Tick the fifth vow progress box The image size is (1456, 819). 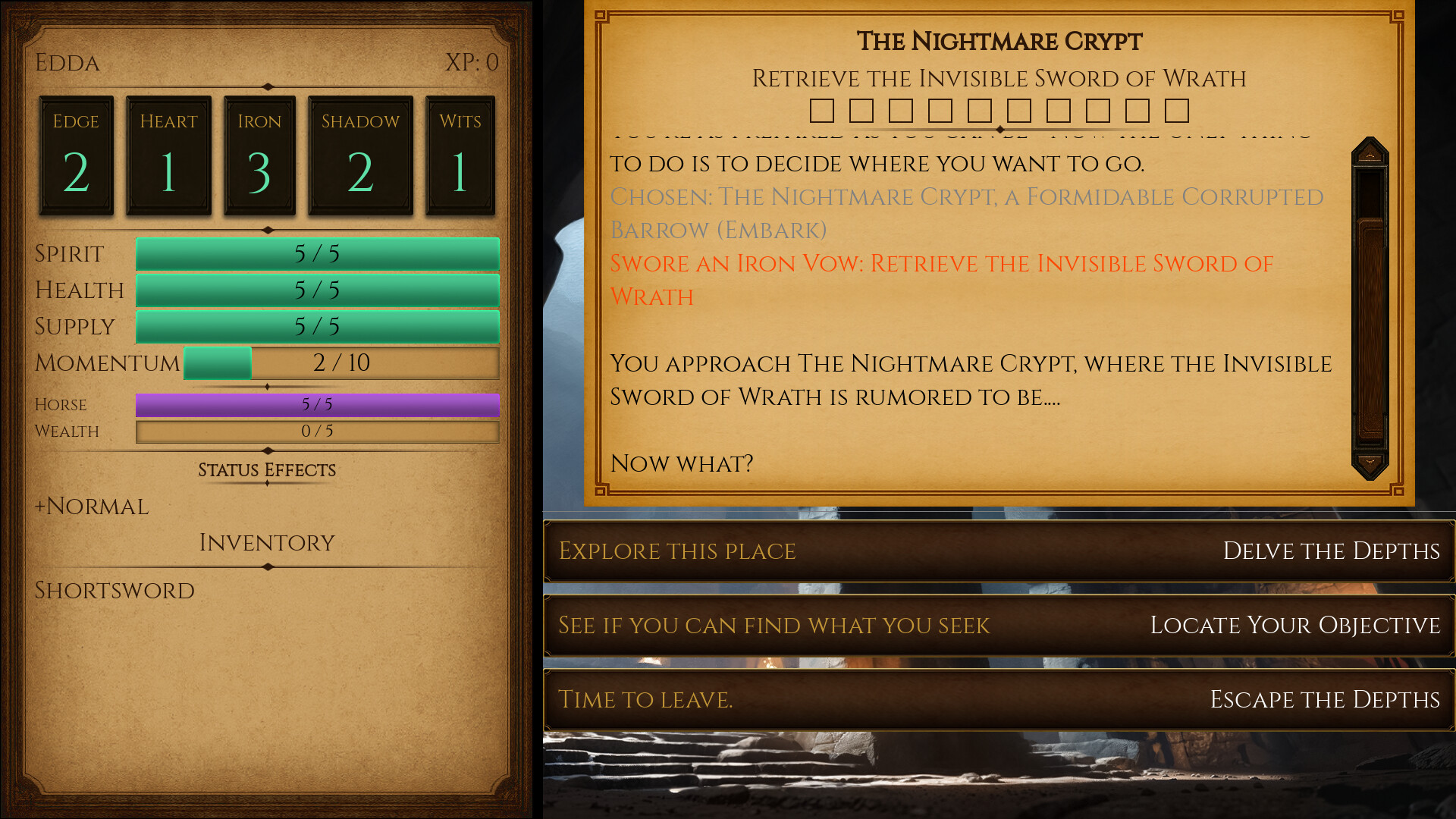(981, 111)
